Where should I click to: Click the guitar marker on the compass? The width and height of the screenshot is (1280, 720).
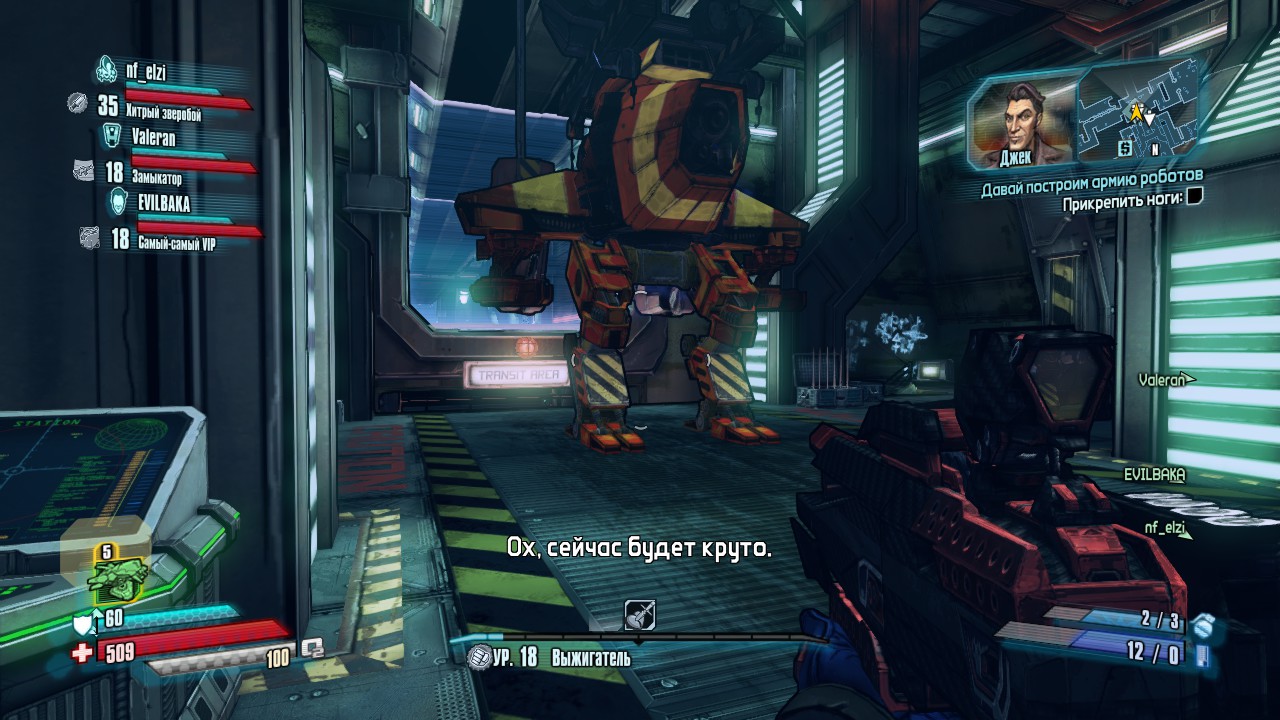(639, 615)
